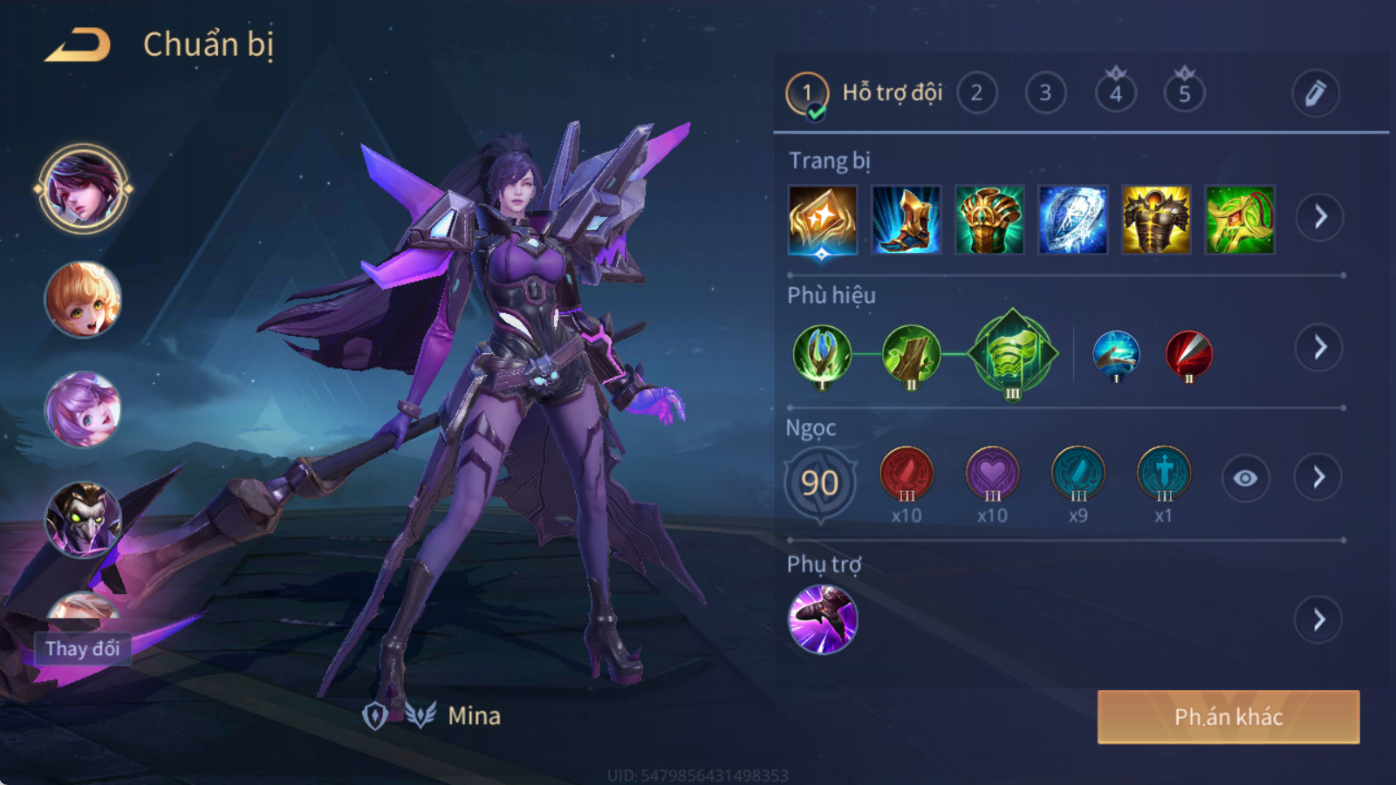This screenshot has width=1396, height=785.
Task: Go back using the gold arrow
Action: tap(77, 45)
